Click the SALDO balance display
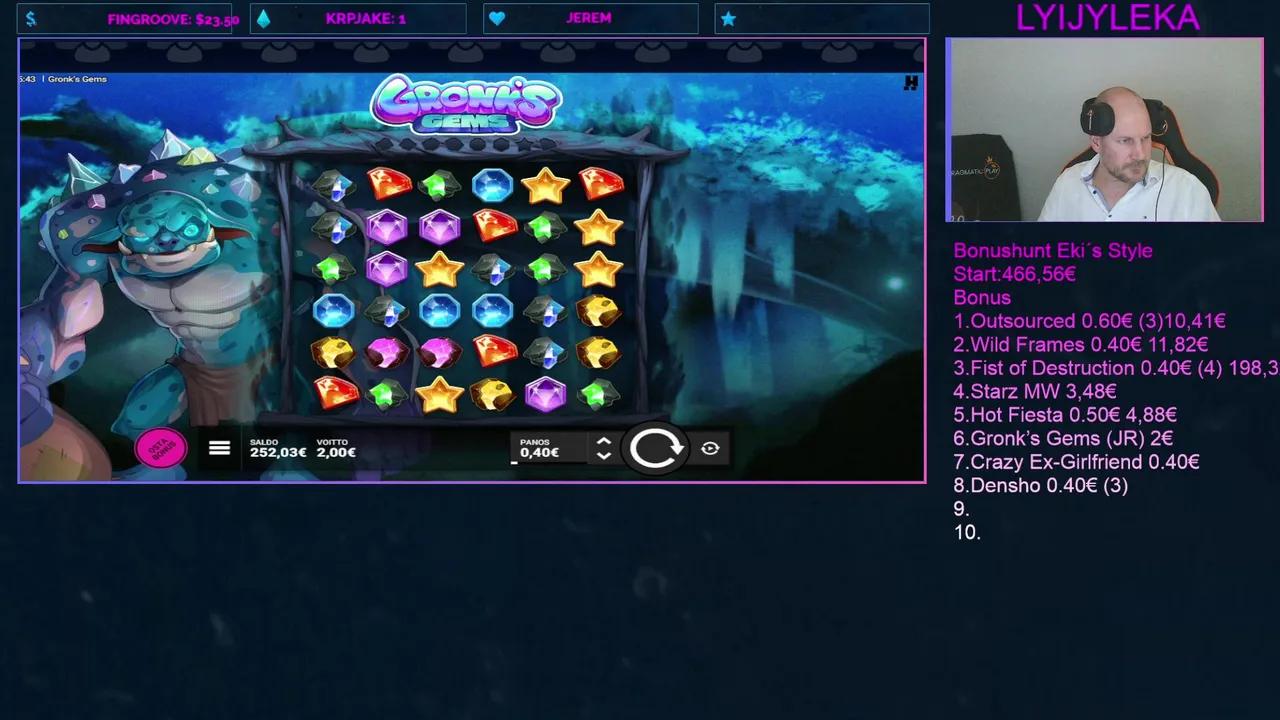1280x720 pixels. (x=278, y=448)
